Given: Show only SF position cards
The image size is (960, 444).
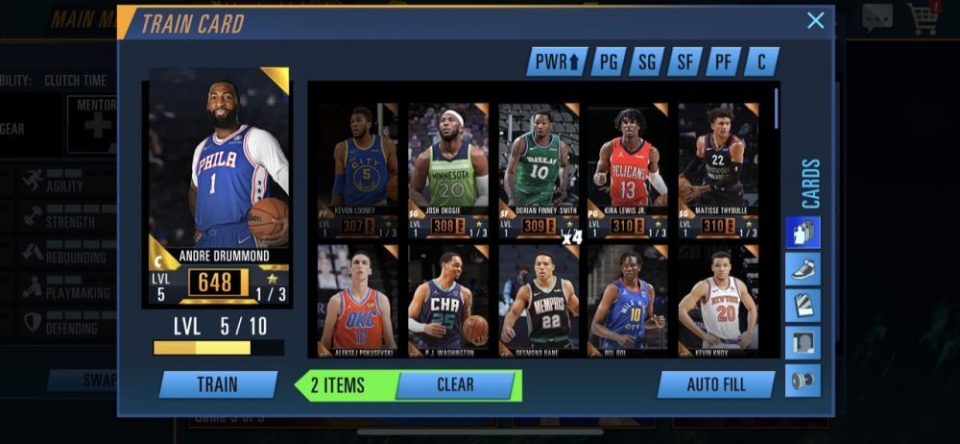Looking at the screenshot, I should point(685,62).
